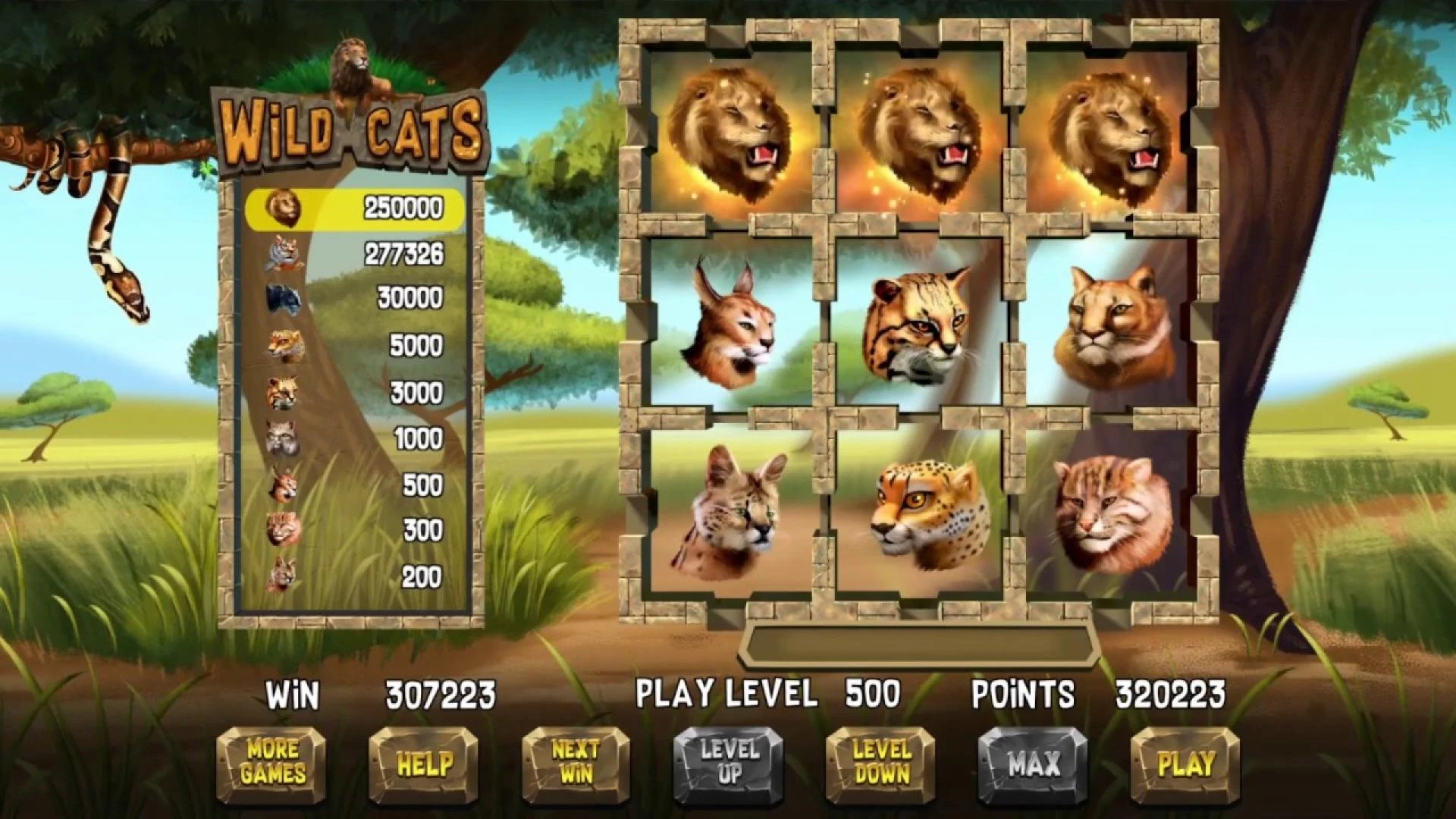Click the Next Win button
Viewport: 1456px width, 819px height.
coord(576,764)
